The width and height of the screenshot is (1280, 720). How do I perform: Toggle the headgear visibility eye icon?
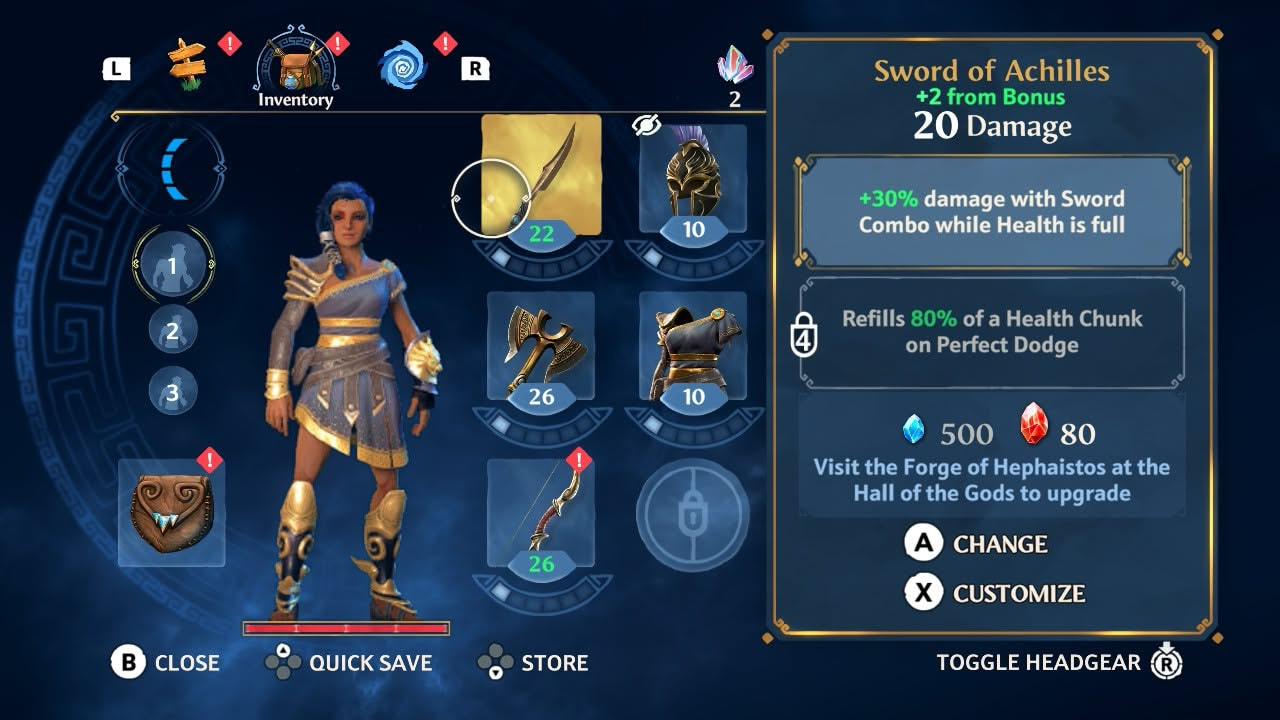coord(648,125)
